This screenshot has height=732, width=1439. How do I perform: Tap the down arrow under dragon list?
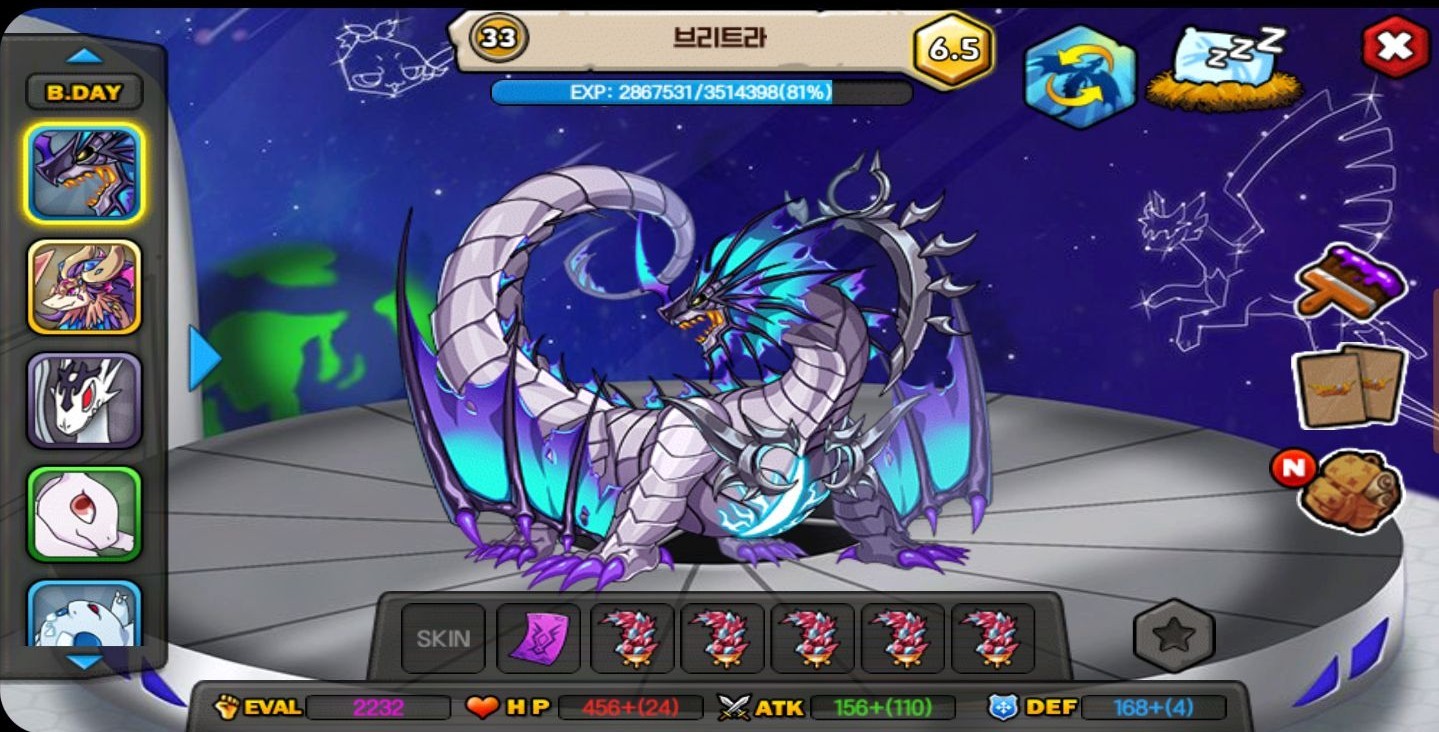[x=84, y=662]
